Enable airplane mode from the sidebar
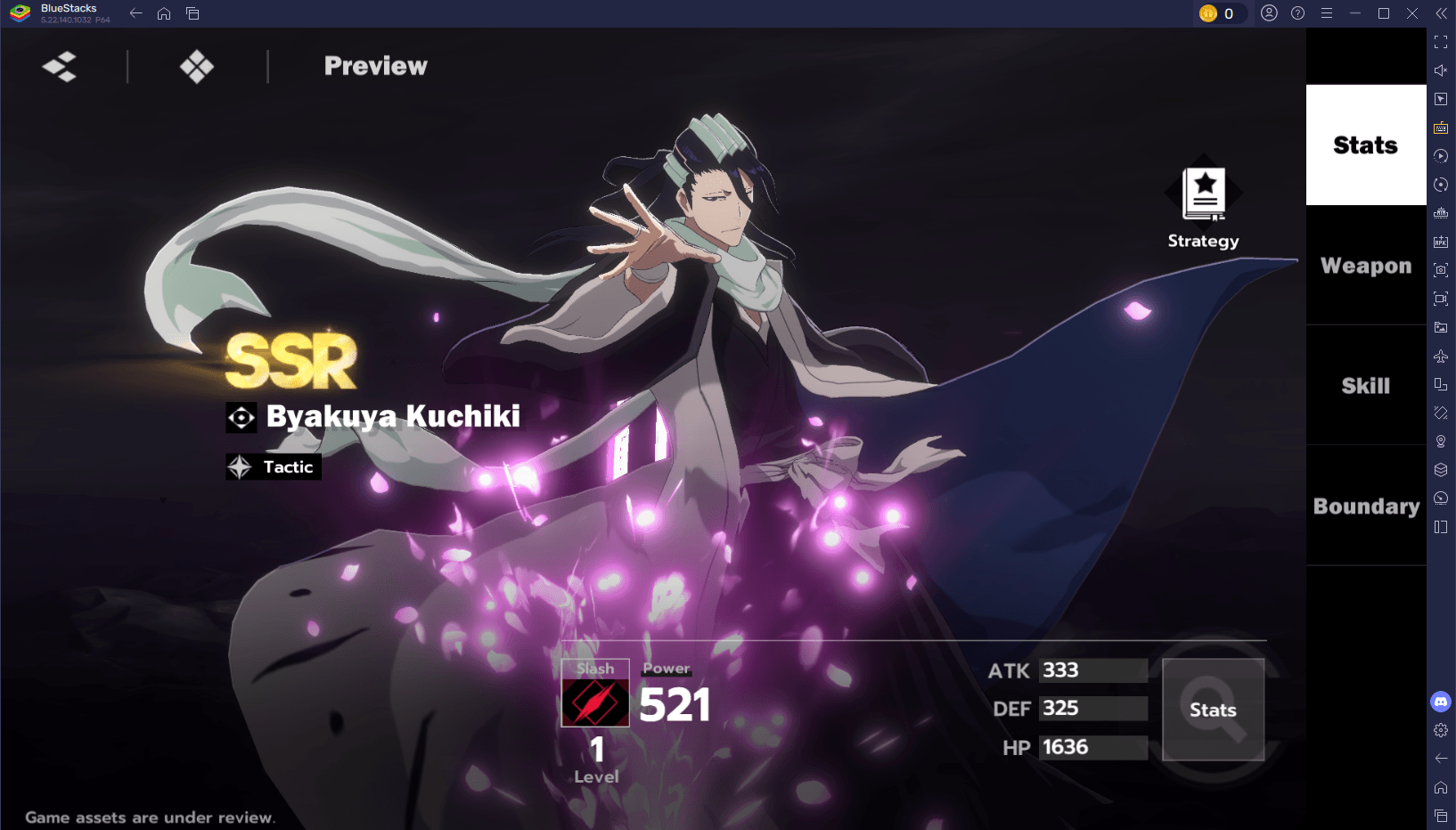 click(1441, 356)
